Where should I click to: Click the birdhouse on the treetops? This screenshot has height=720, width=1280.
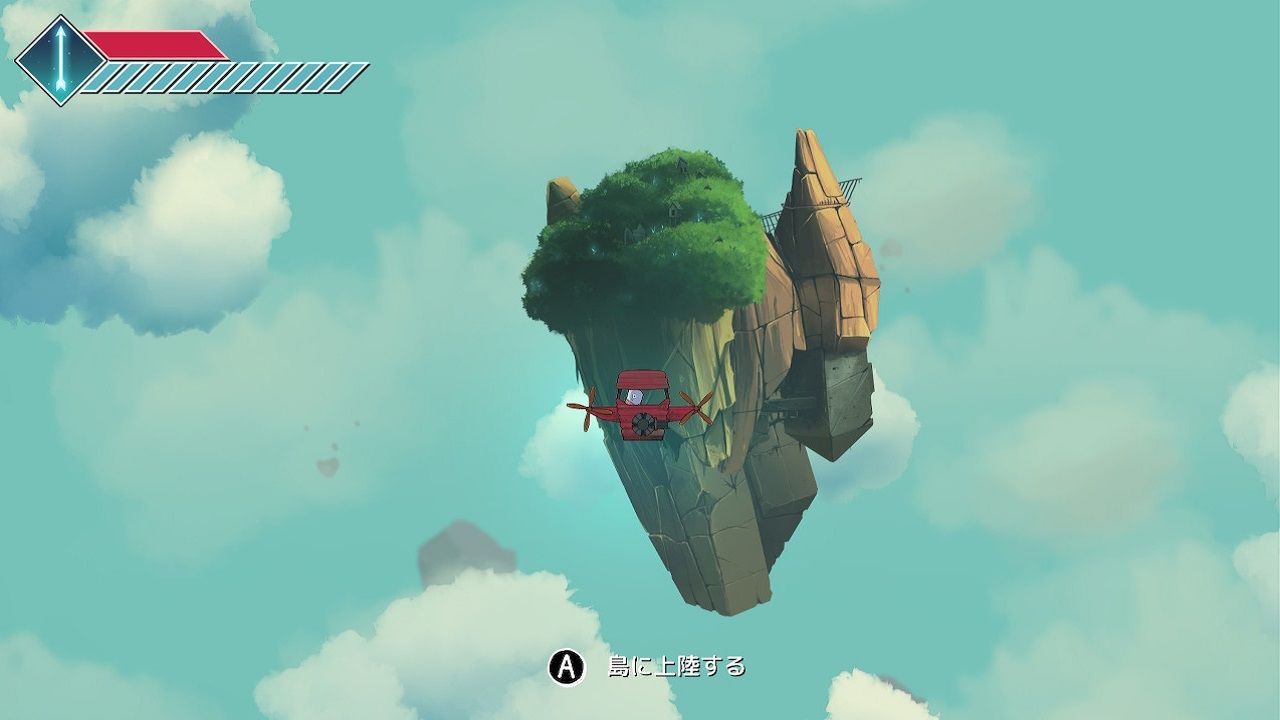tap(681, 165)
